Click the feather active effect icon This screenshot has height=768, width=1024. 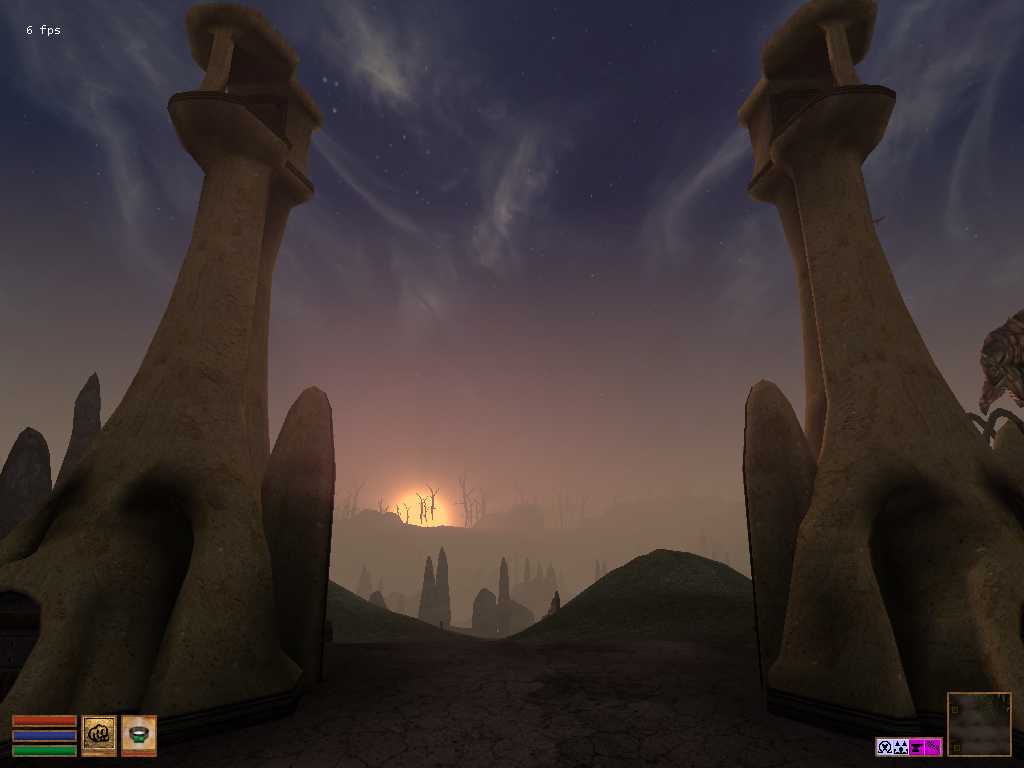point(933,746)
